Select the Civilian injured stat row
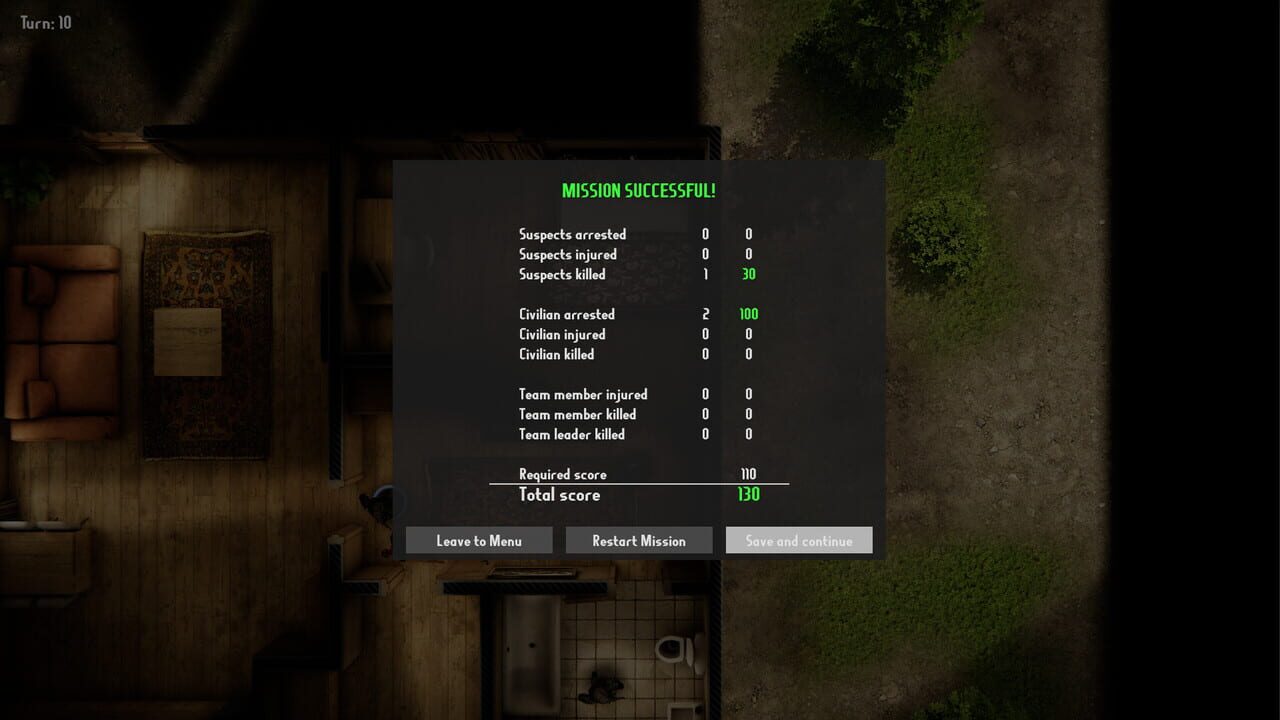The width and height of the screenshot is (1280, 720). [x=560, y=334]
